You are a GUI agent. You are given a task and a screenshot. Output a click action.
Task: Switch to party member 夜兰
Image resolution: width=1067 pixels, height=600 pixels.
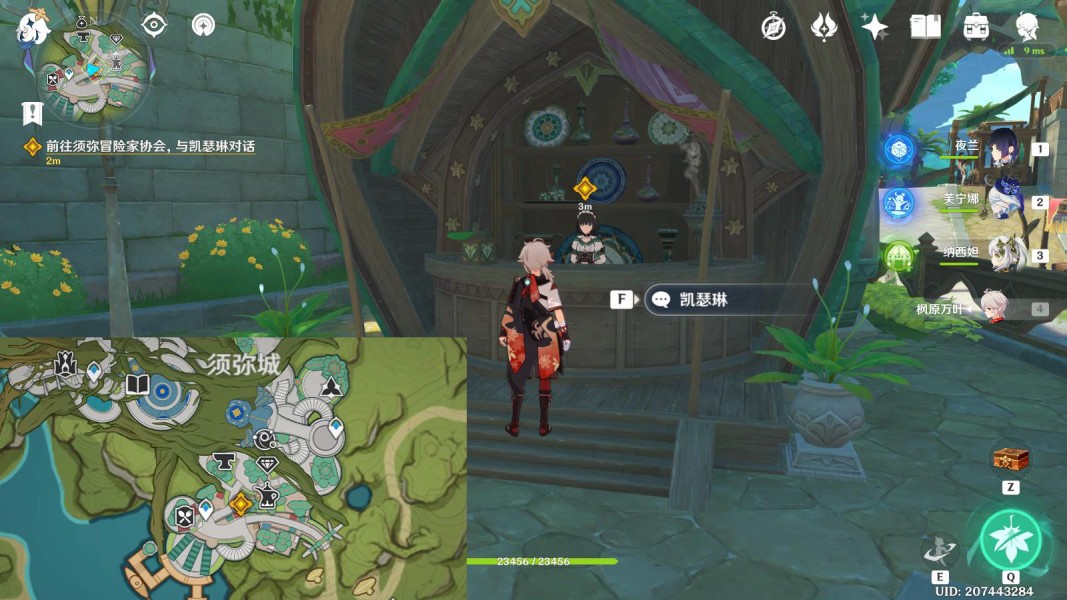1001,149
